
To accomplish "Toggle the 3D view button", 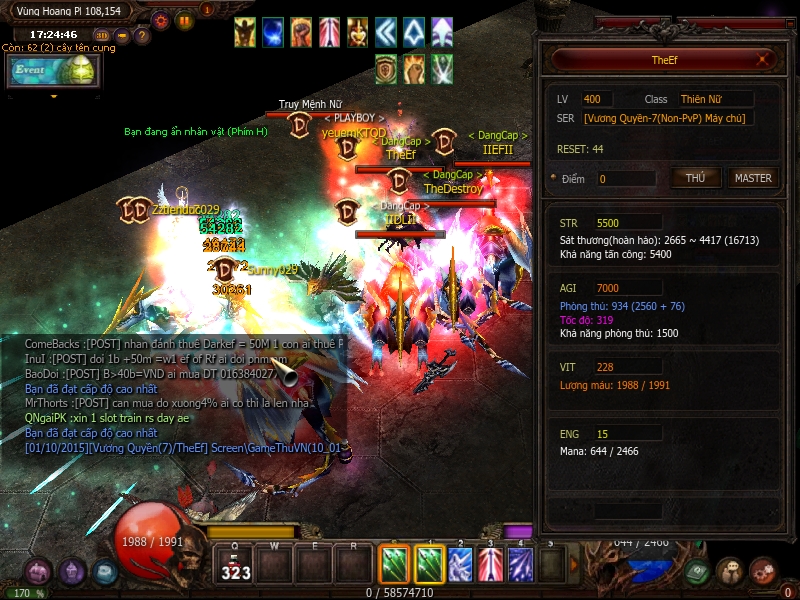I will 102,36.
